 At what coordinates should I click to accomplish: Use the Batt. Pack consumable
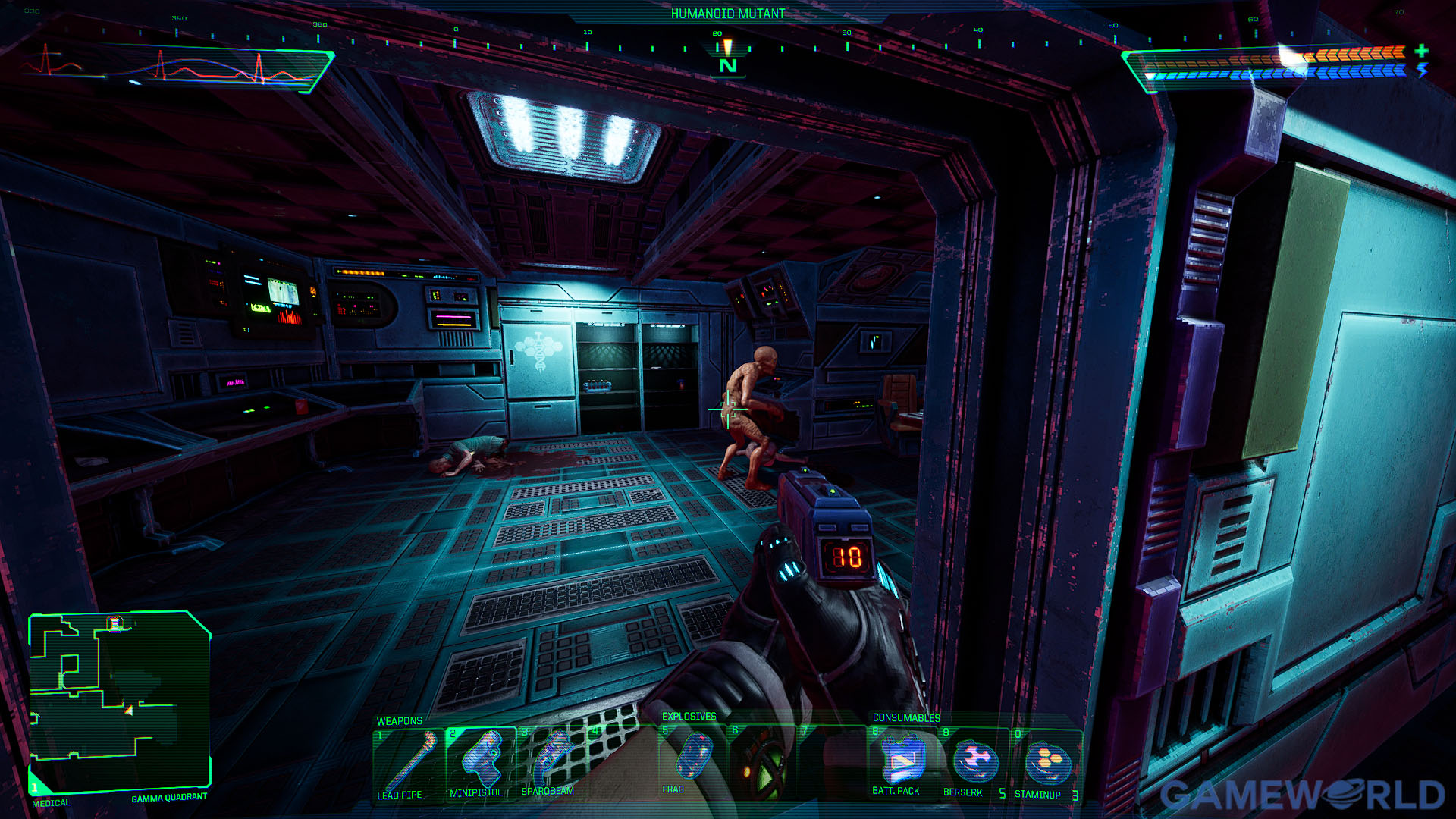click(902, 761)
